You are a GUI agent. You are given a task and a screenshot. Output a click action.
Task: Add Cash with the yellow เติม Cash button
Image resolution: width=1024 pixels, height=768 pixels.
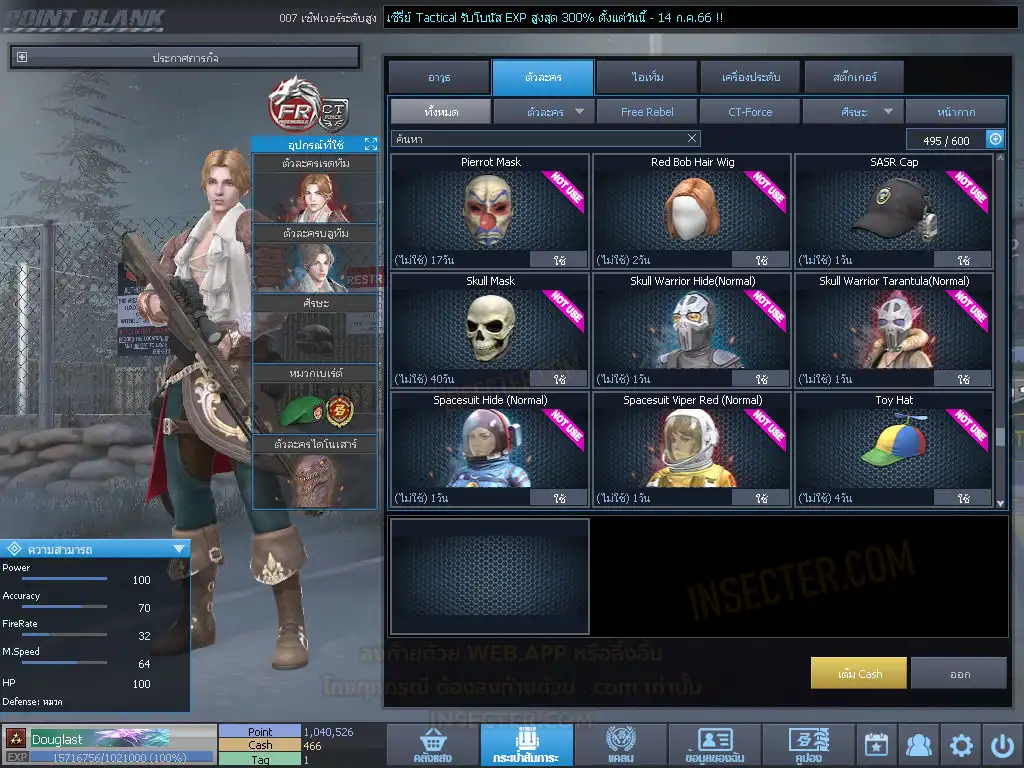click(859, 674)
